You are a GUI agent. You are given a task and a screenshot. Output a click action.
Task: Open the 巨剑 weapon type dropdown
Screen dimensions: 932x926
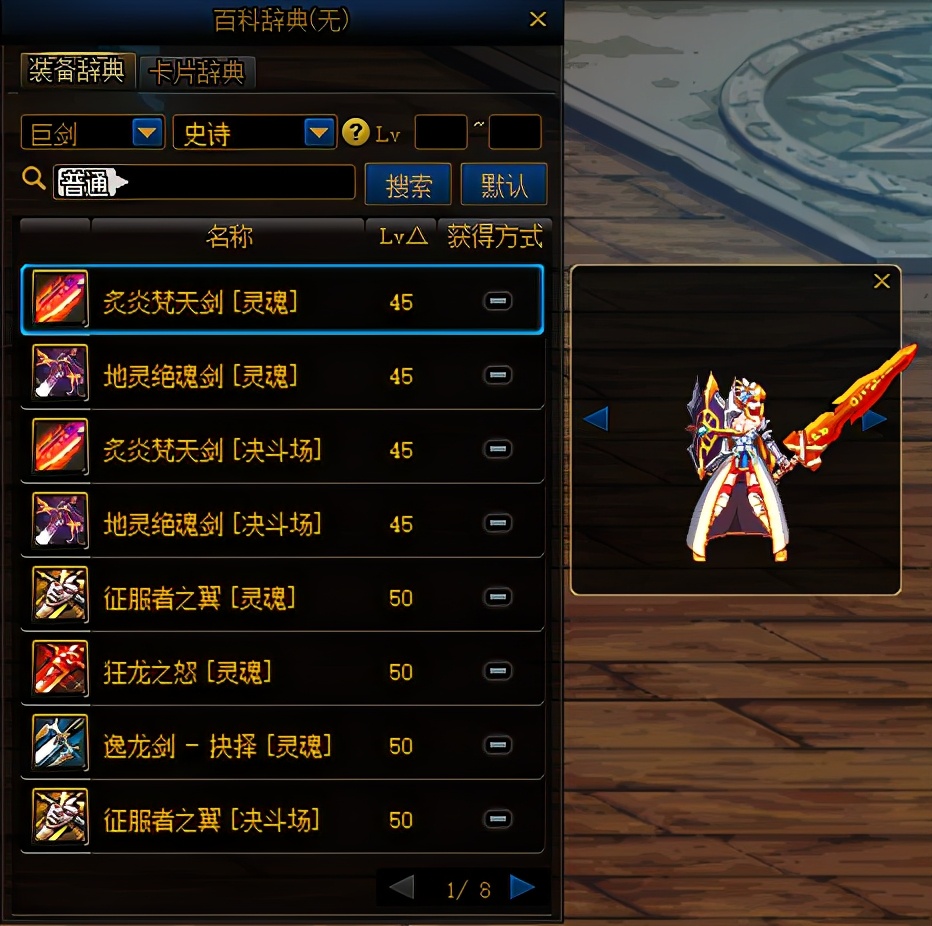[x=148, y=132]
